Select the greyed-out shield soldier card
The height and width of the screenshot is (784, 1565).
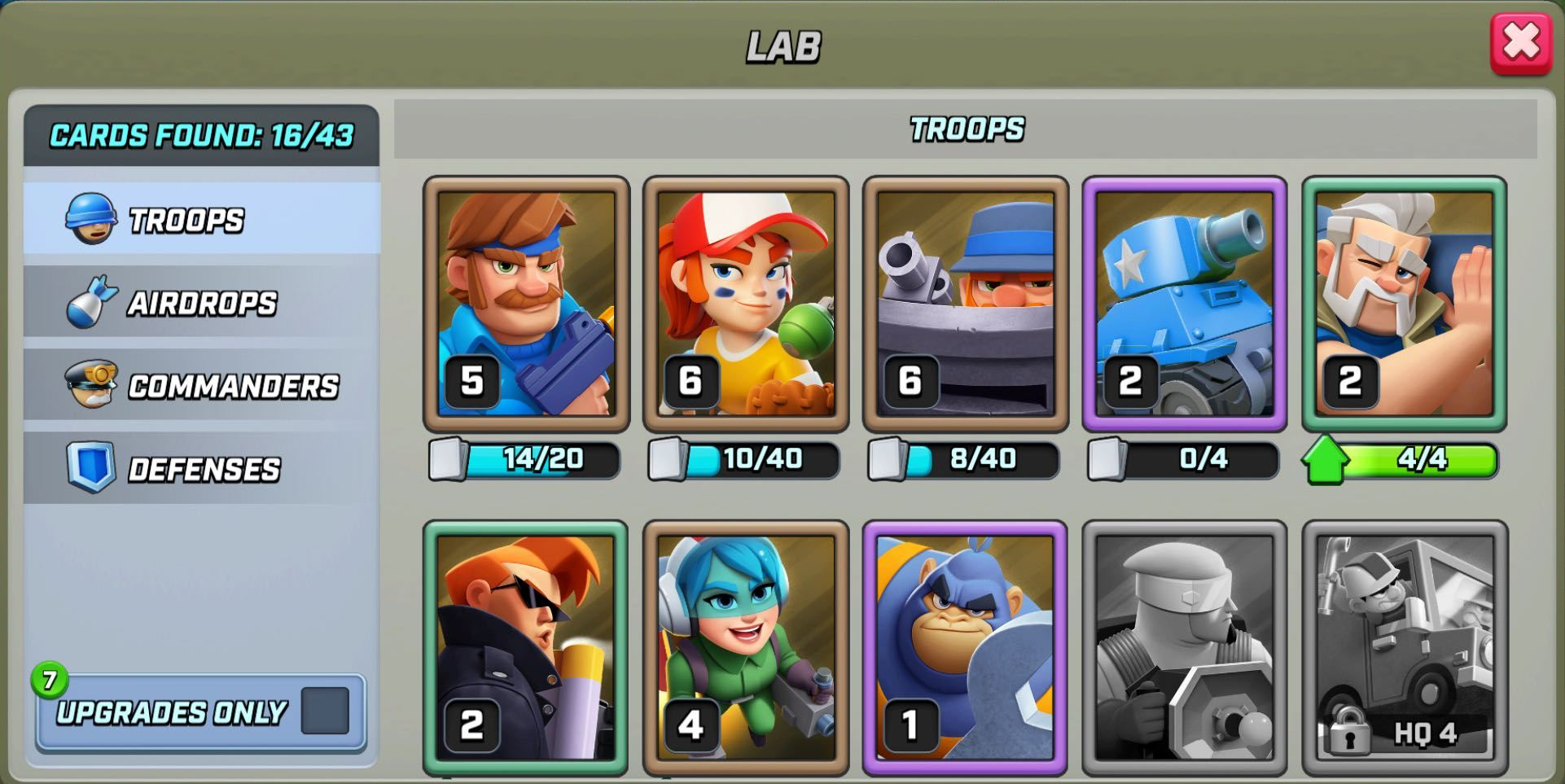point(1185,647)
